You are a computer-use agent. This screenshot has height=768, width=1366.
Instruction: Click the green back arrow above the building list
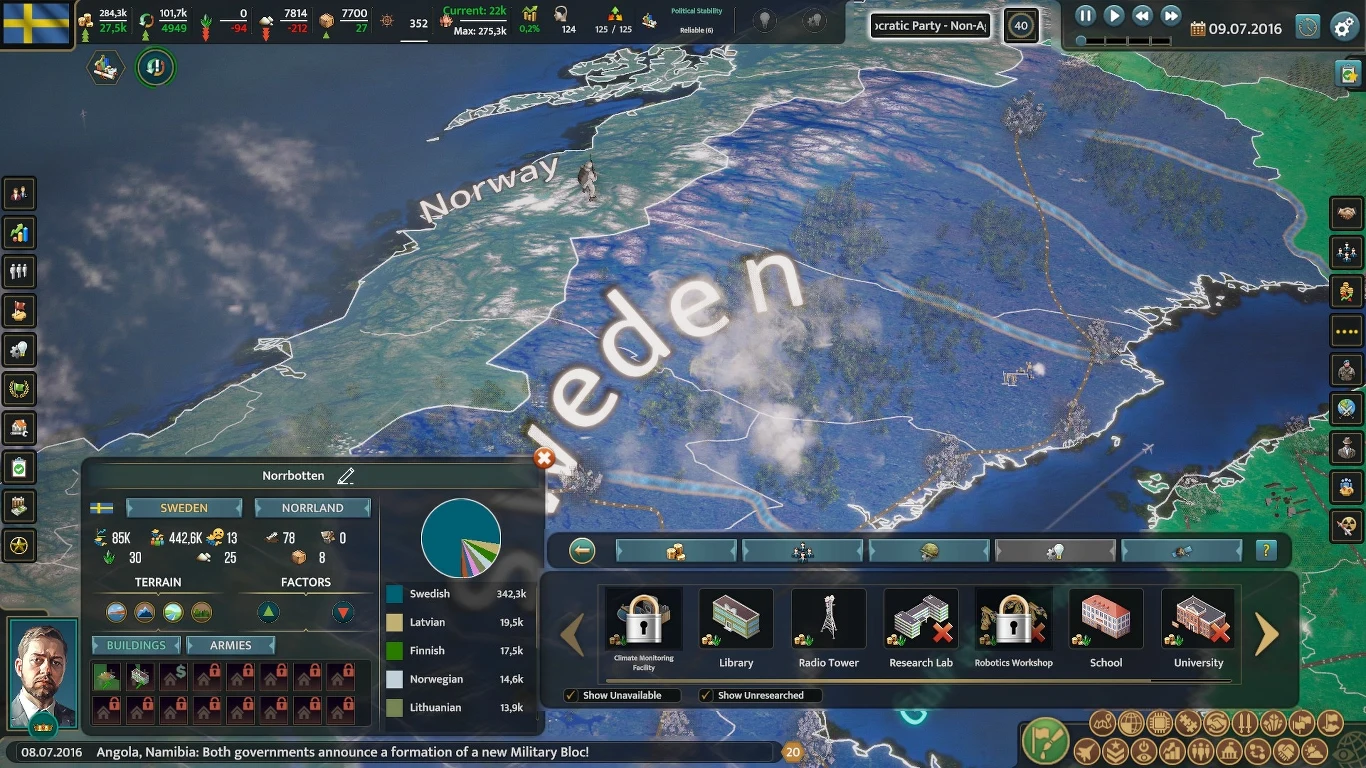point(582,550)
